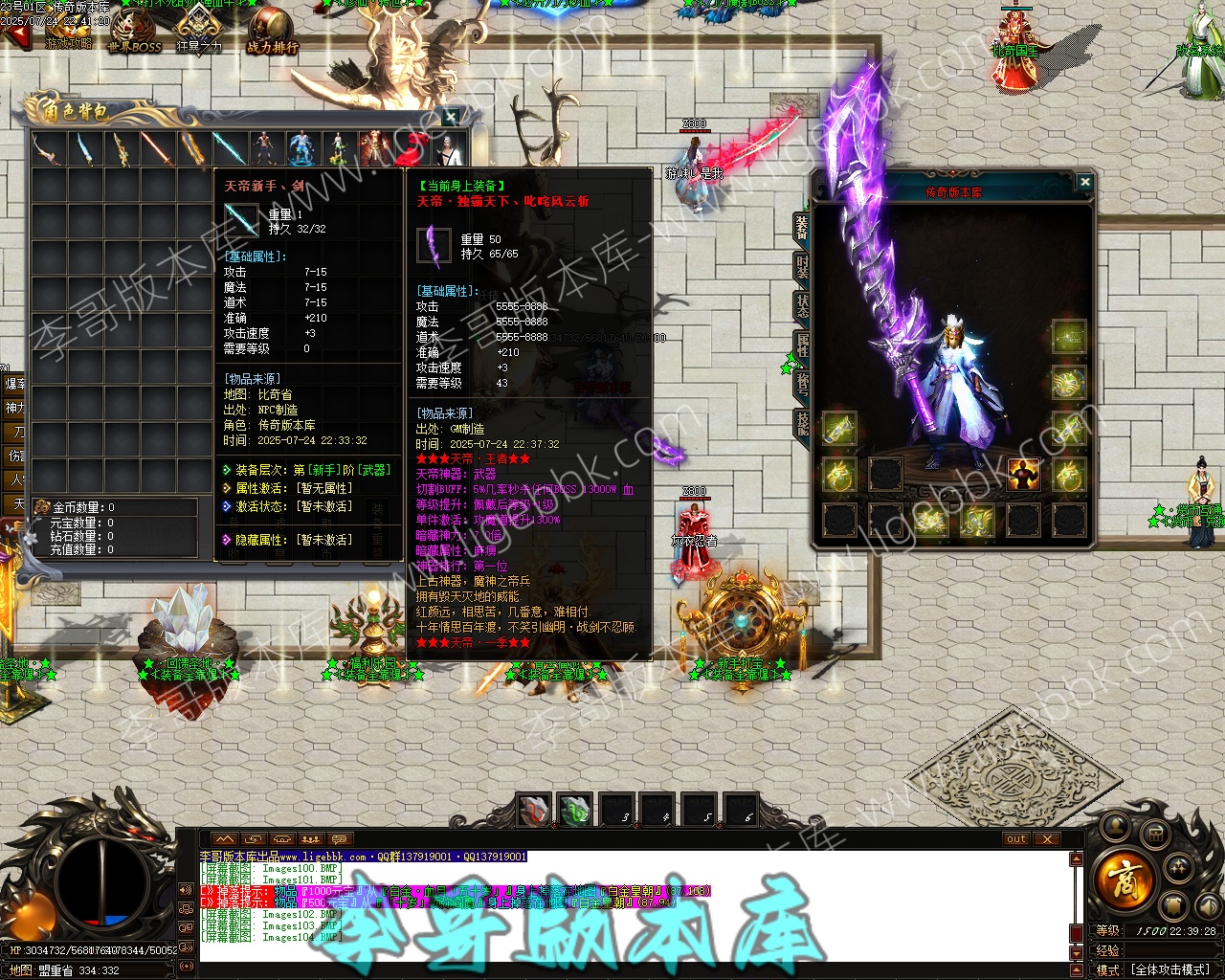Click the chat panel's out button
Screen dimensions: 1225x980
point(1016,839)
